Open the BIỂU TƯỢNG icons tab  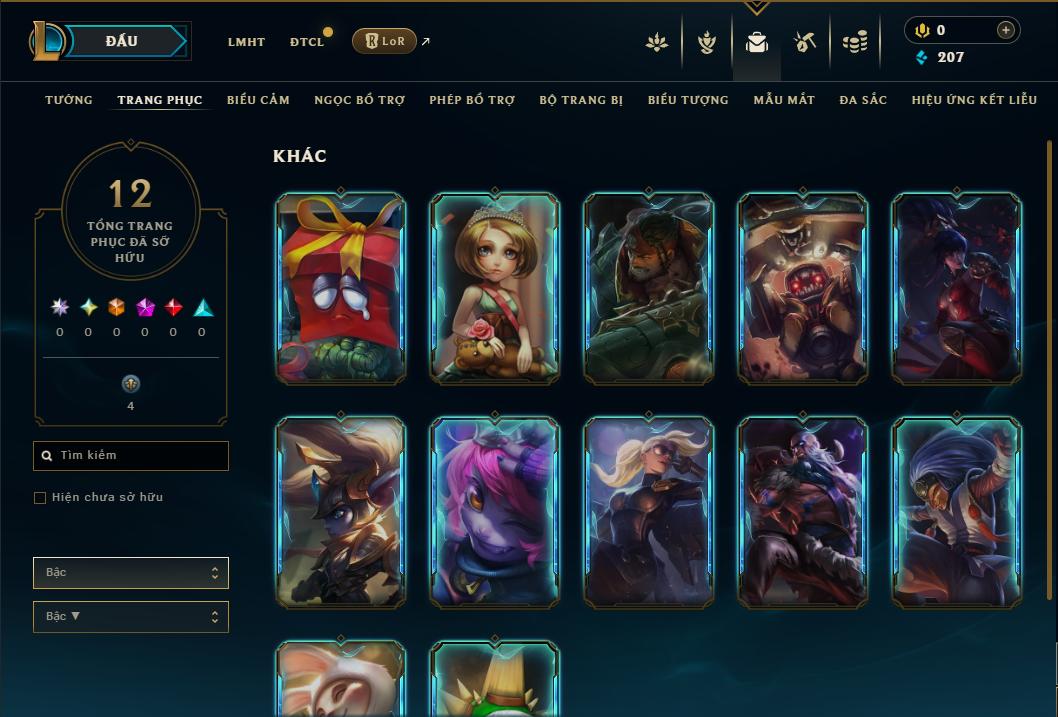click(x=688, y=100)
